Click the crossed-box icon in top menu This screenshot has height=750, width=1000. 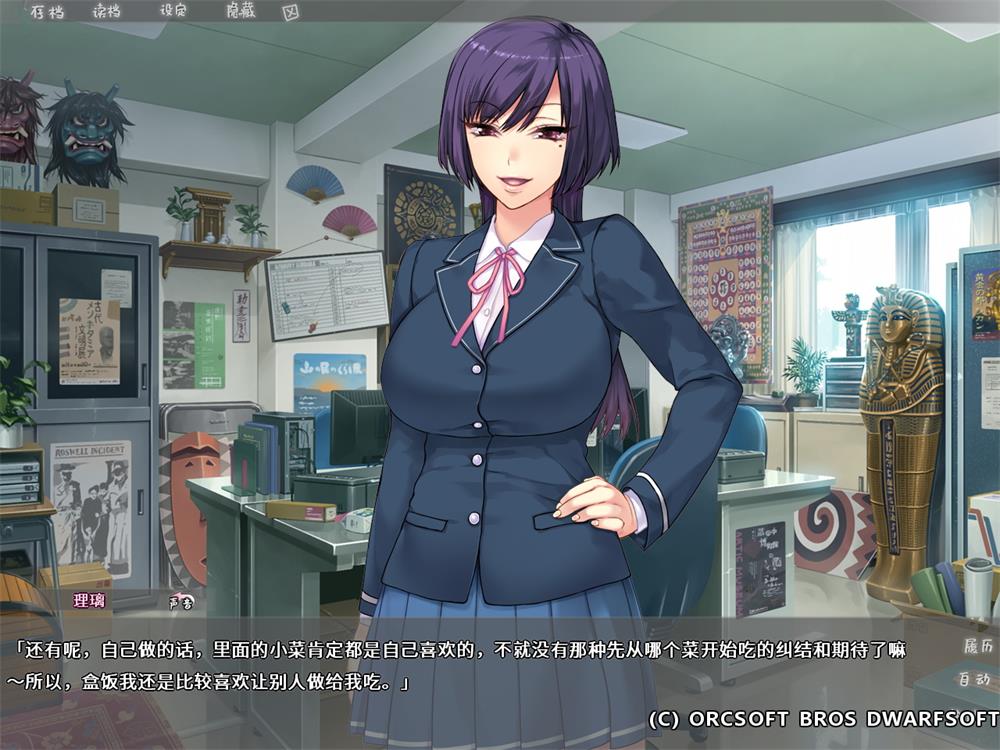click(x=291, y=13)
